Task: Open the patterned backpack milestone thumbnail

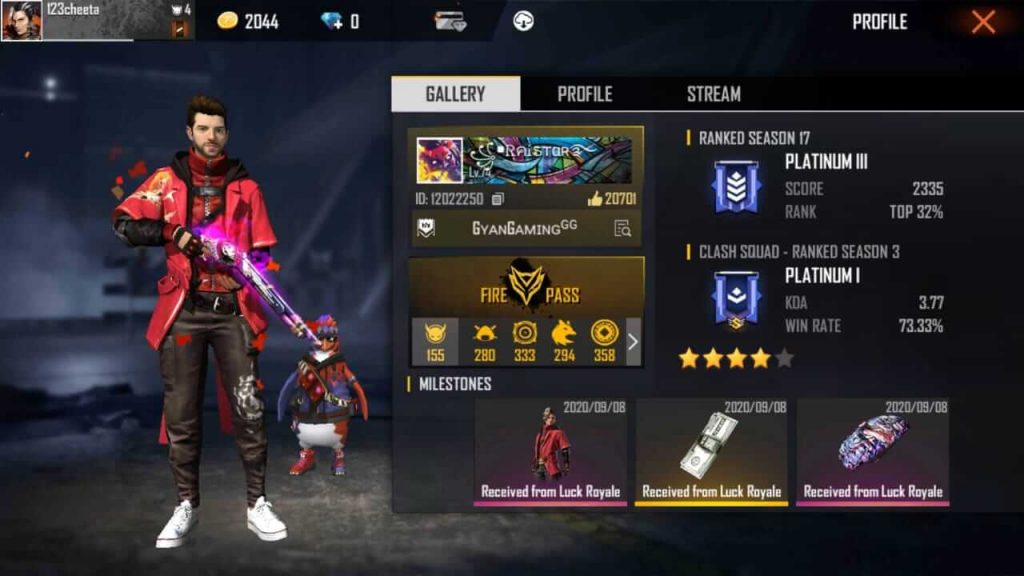Action: [872, 449]
